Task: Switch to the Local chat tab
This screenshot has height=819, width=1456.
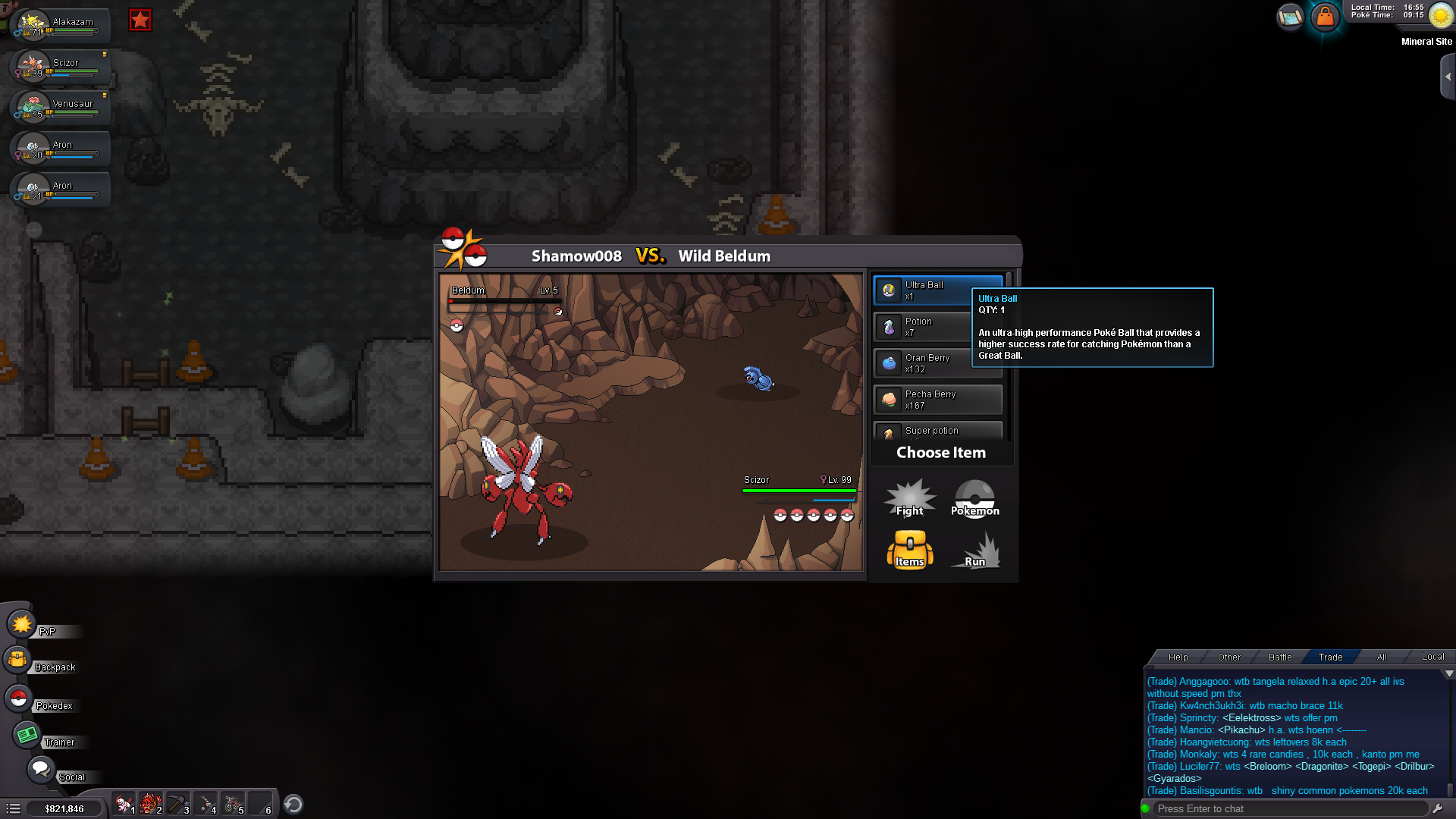Action: [x=1432, y=657]
